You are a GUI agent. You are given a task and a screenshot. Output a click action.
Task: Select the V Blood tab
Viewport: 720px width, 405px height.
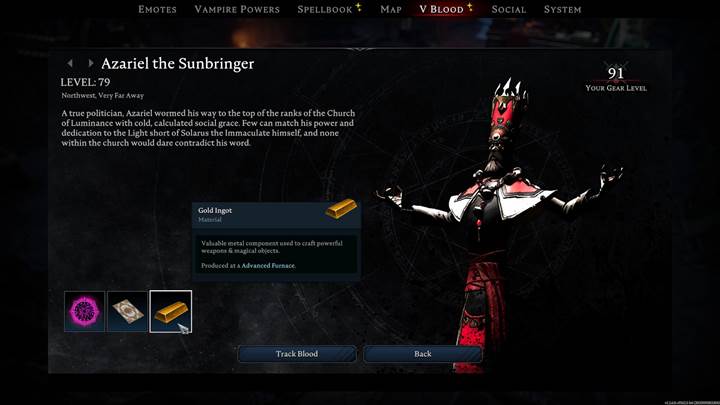pyautogui.click(x=441, y=9)
